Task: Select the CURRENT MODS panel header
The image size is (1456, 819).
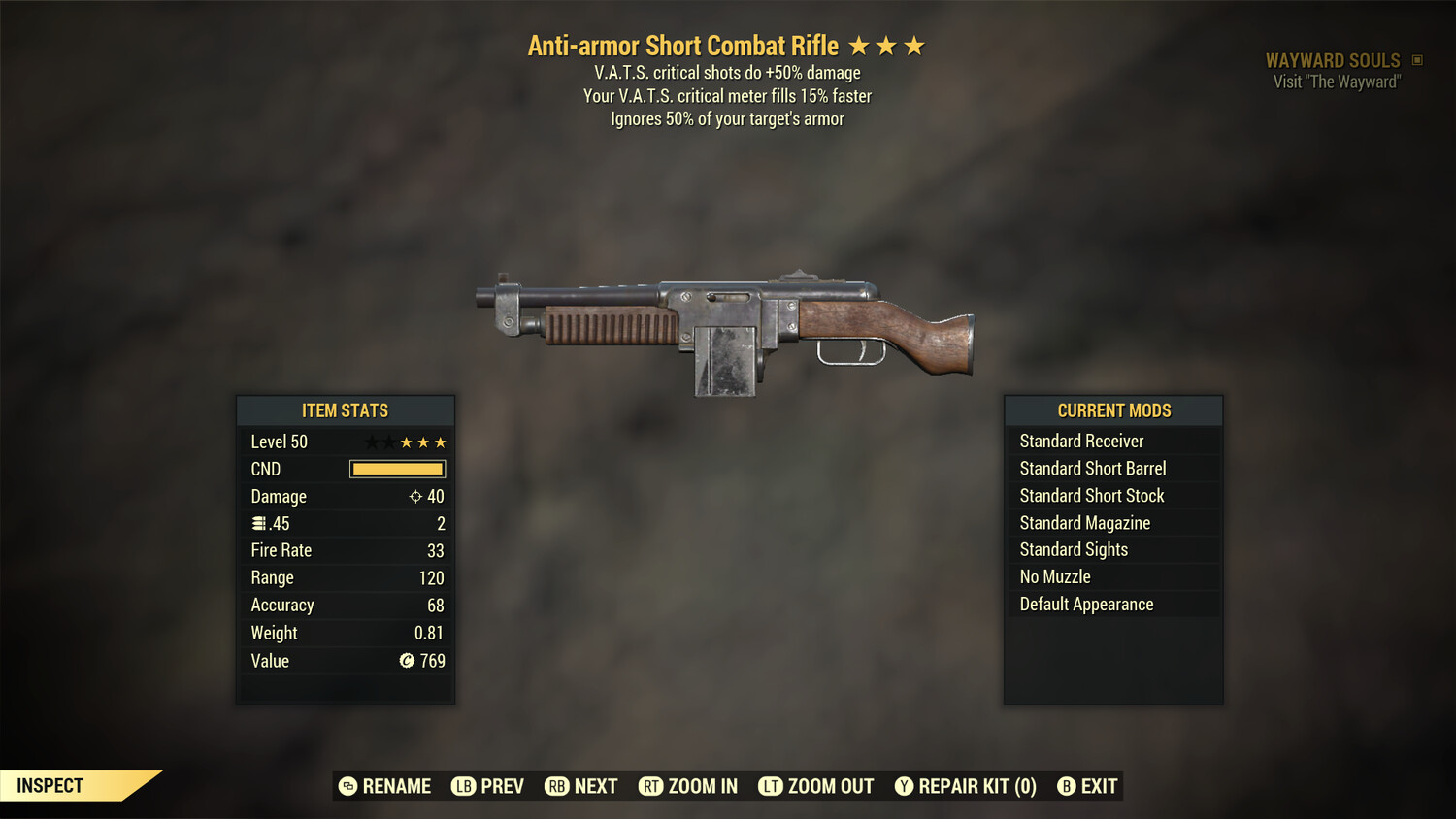Action: tap(1112, 410)
